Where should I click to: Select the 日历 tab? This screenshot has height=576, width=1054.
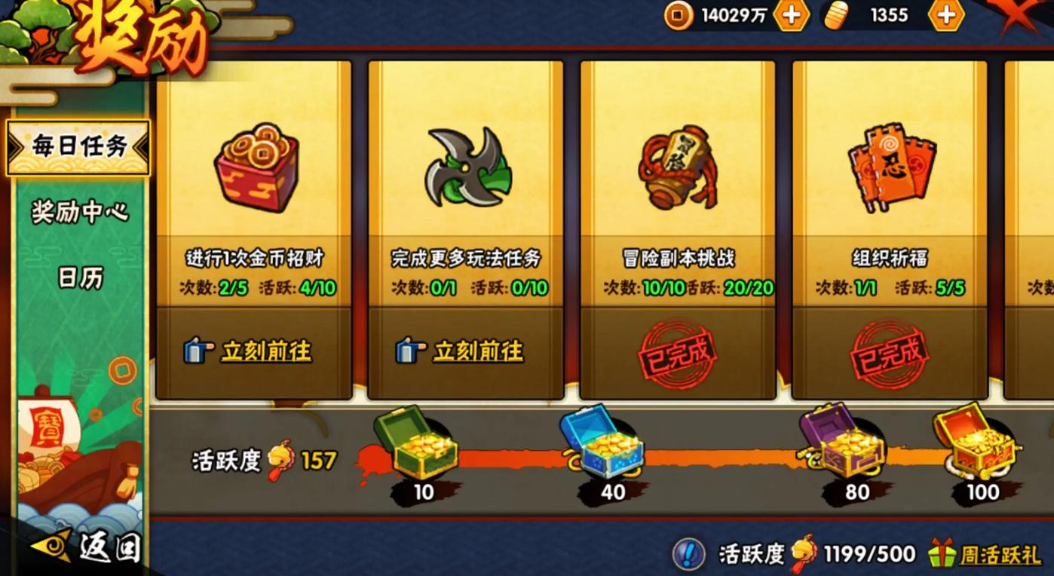coord(80,278)
